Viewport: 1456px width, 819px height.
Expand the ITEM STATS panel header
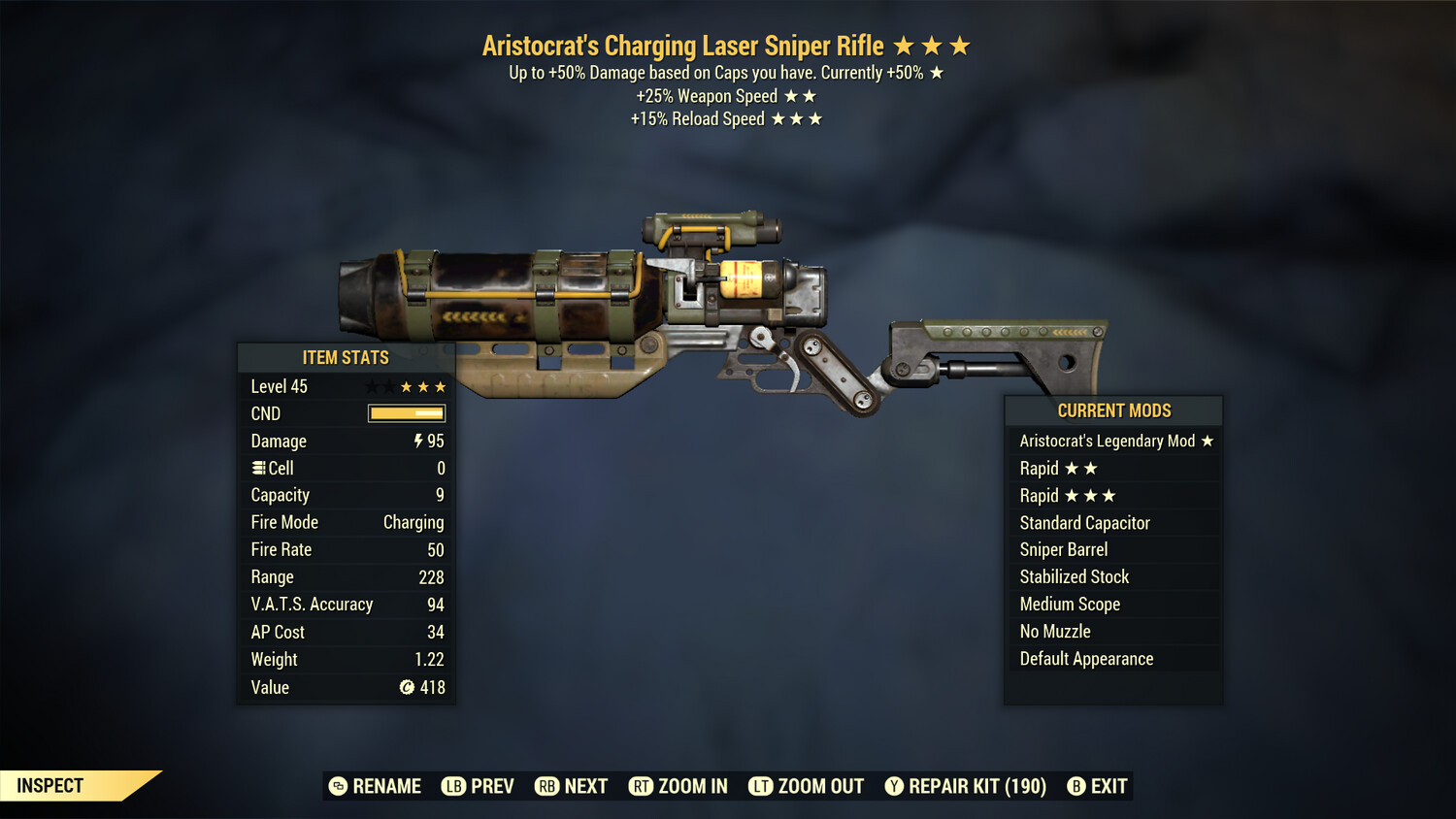347,357
